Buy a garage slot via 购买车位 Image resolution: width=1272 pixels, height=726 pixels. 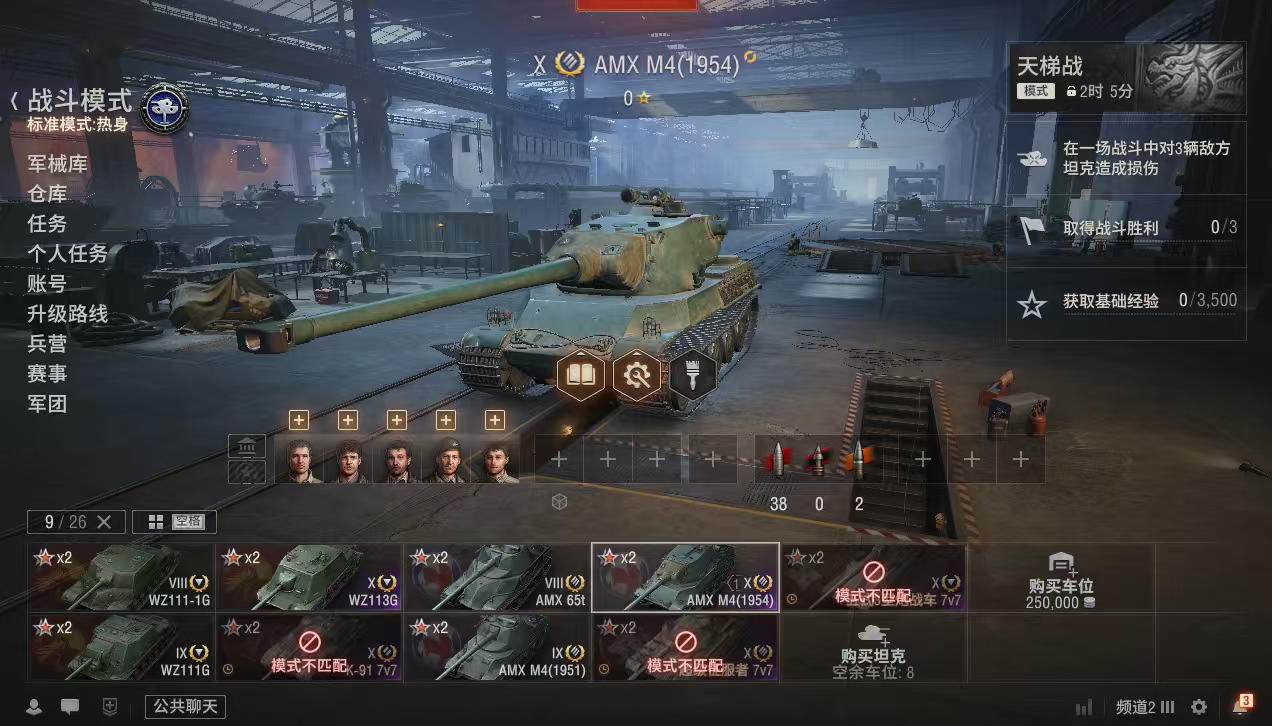1060,578
